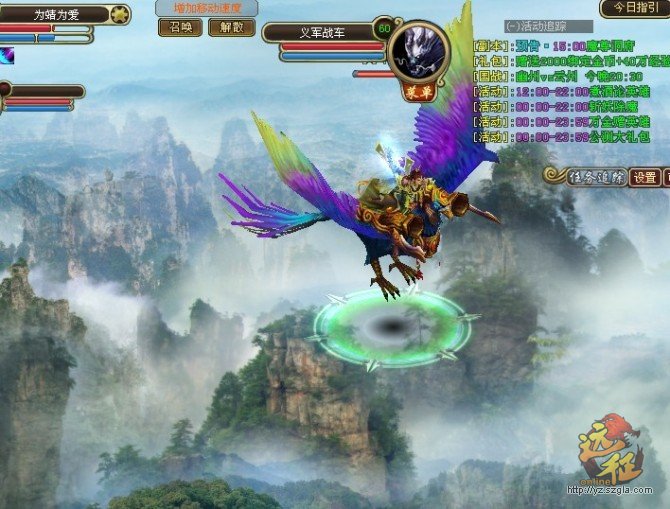Open the 今日指引 daily guide
Screen dimensions: 670x509
[634, 8]
